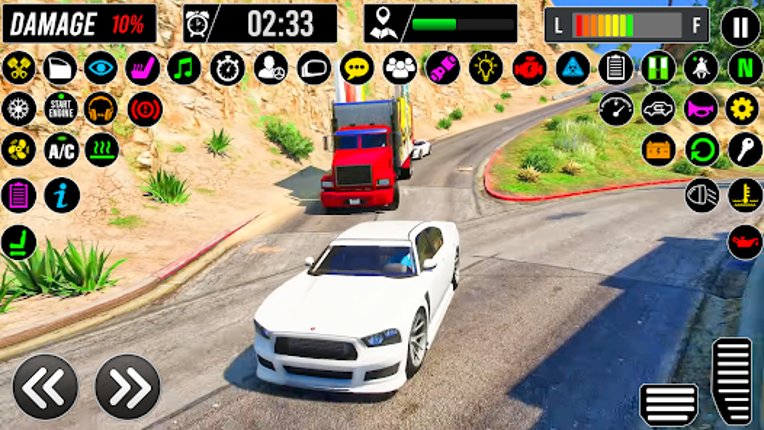Toggle the red parking brake icon

146,108
